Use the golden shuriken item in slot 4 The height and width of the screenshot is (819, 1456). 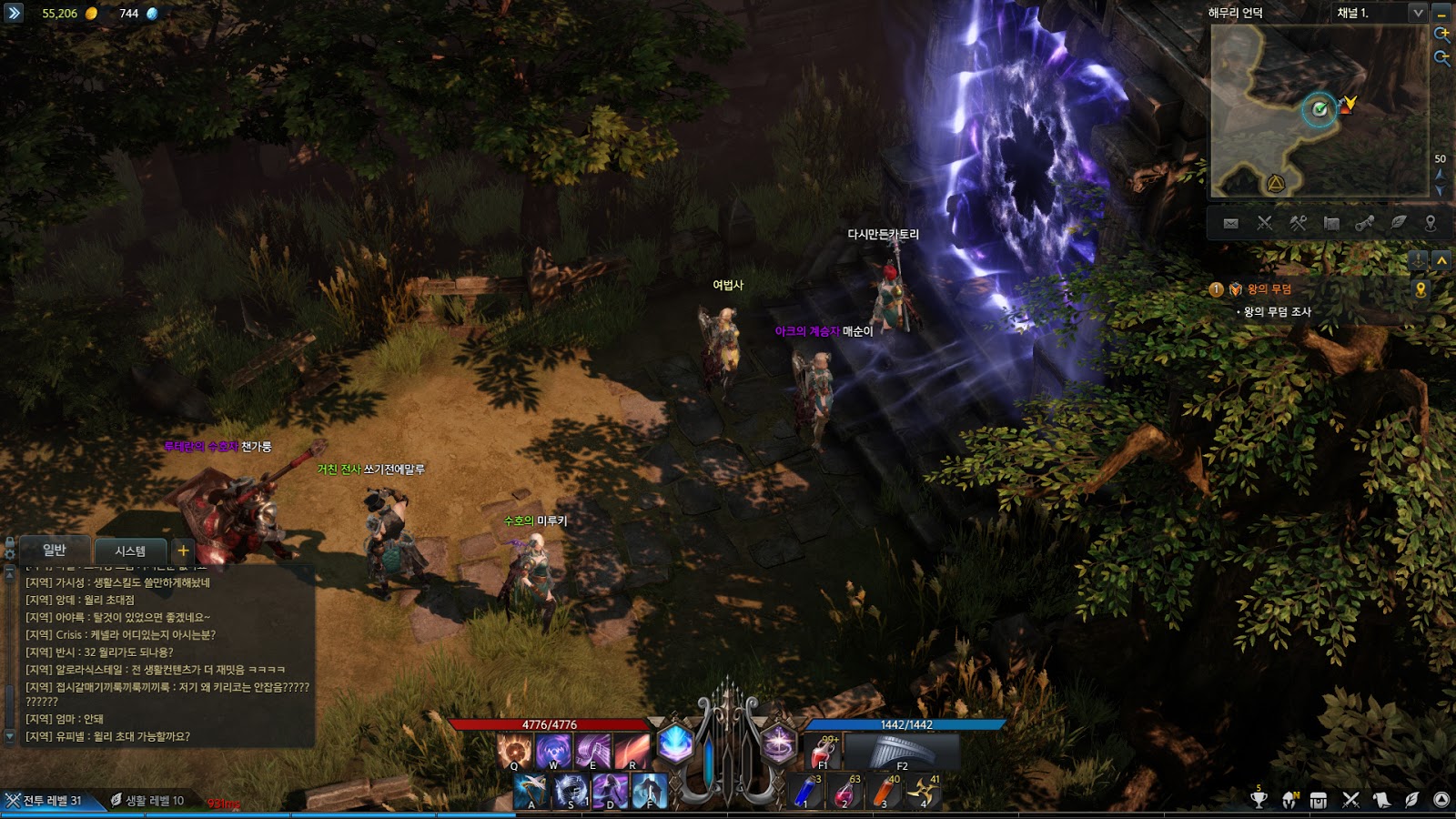(923, 792)
